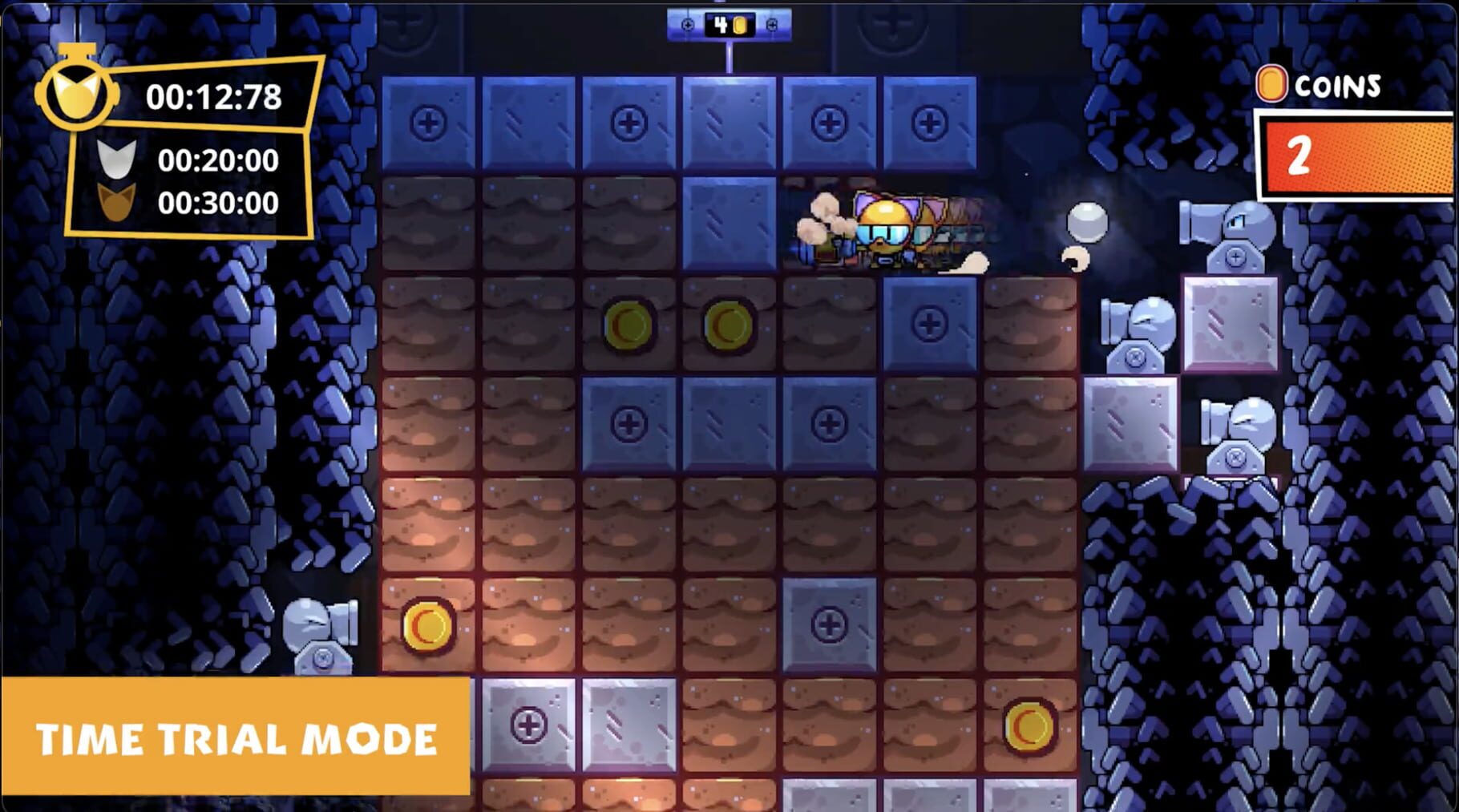Click the white ball projectile near the cat
Image resolution: width=1459 pixels, height=812 pixels.
tap(1086, 223)
